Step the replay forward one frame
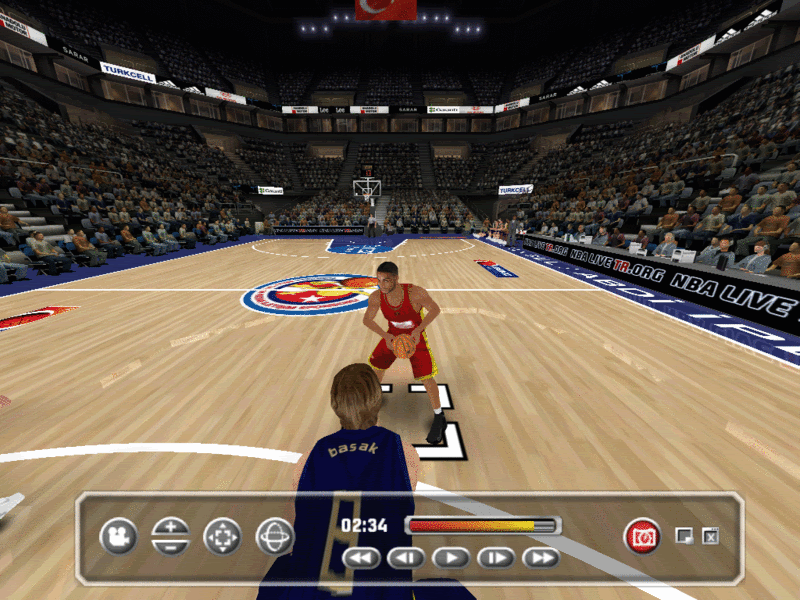Viewport: 800px width, 600px height. point(495,558)
